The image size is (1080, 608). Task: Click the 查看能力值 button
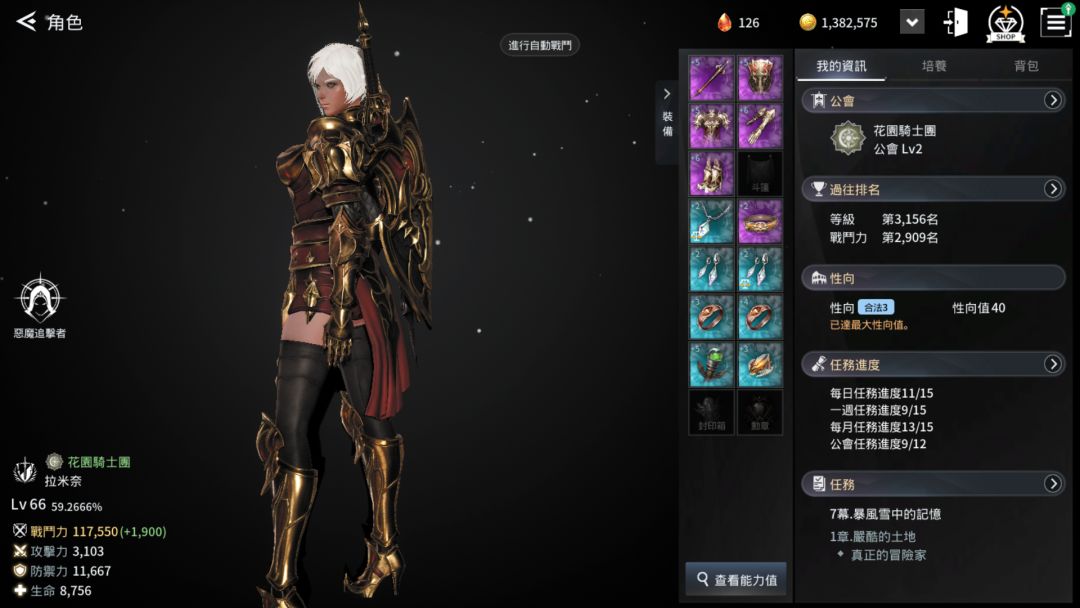pyautogui.click(x=736, y=580)
